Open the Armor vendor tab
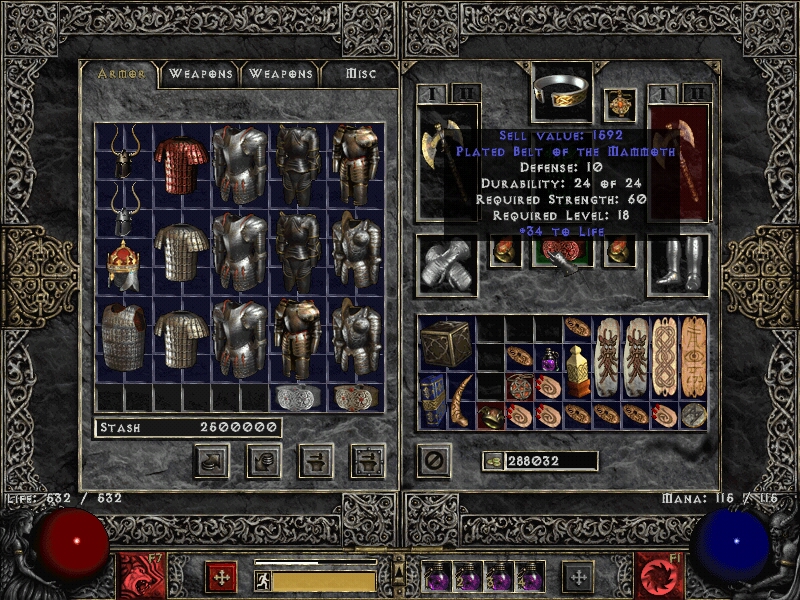 pyautogui.click(x=120, y=73)
